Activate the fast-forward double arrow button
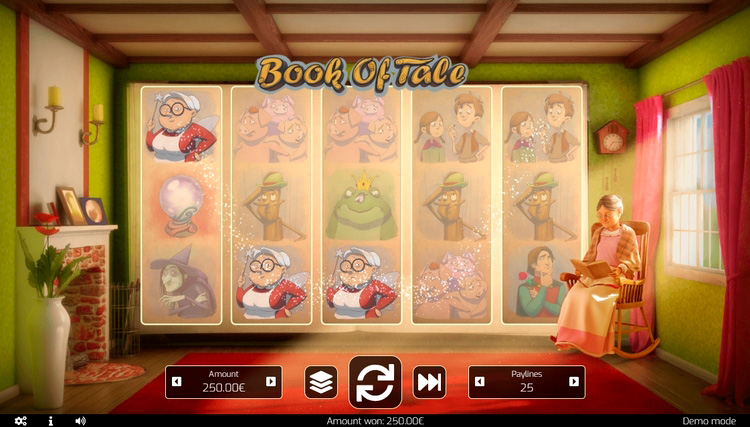 point(429,382)
